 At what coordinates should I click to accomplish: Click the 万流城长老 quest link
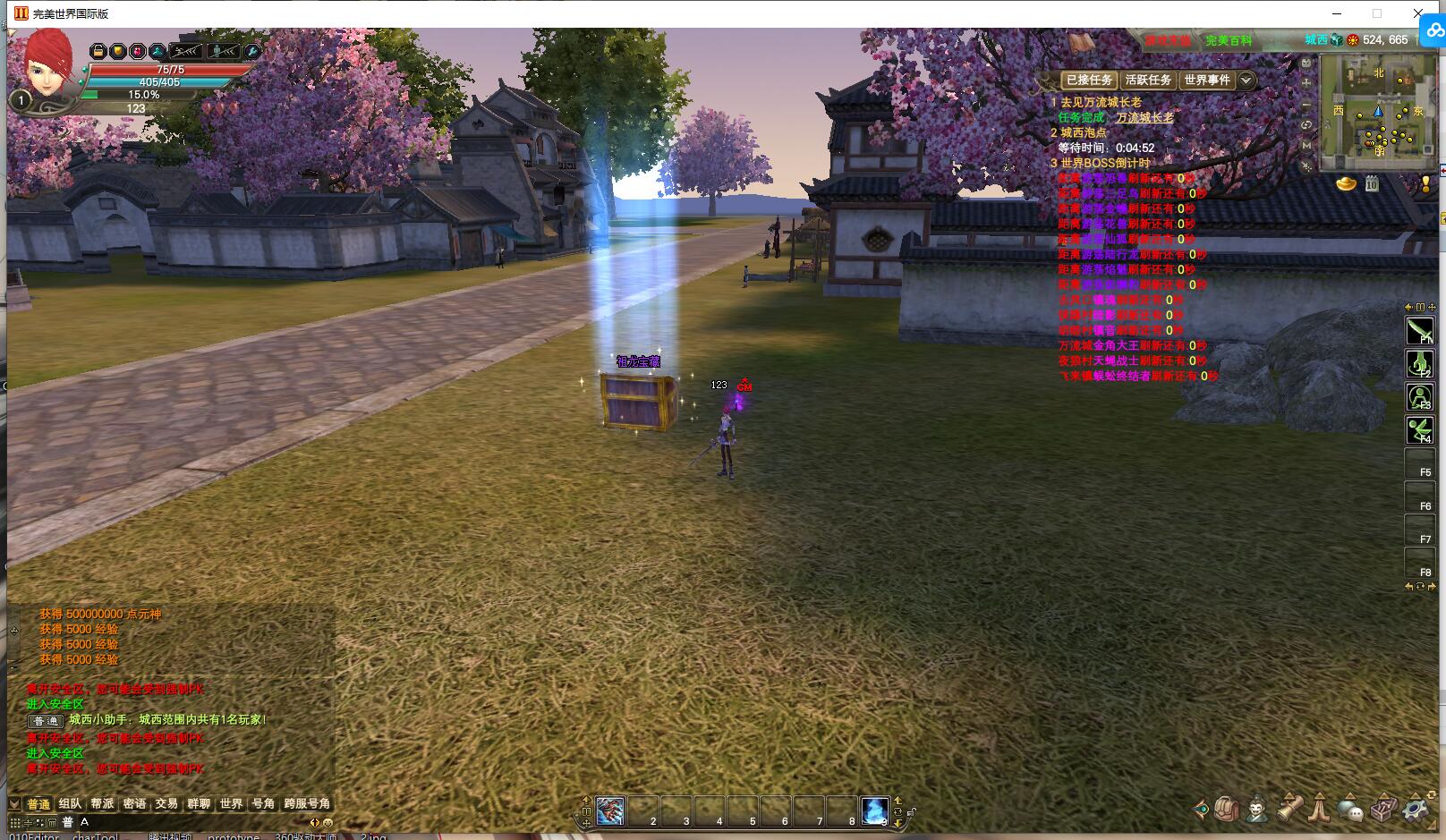pyautogui.click(x=1144, y=117)
